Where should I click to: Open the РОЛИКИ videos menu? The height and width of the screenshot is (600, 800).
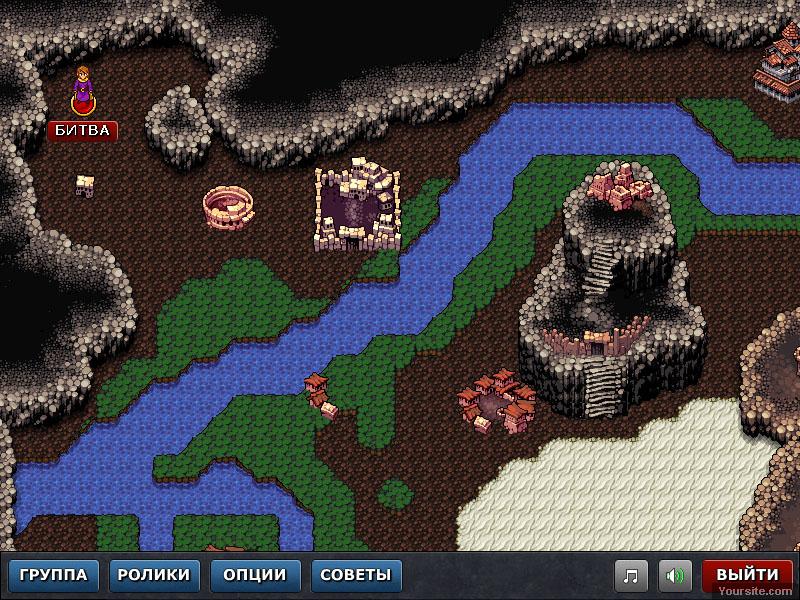point(153,575)
